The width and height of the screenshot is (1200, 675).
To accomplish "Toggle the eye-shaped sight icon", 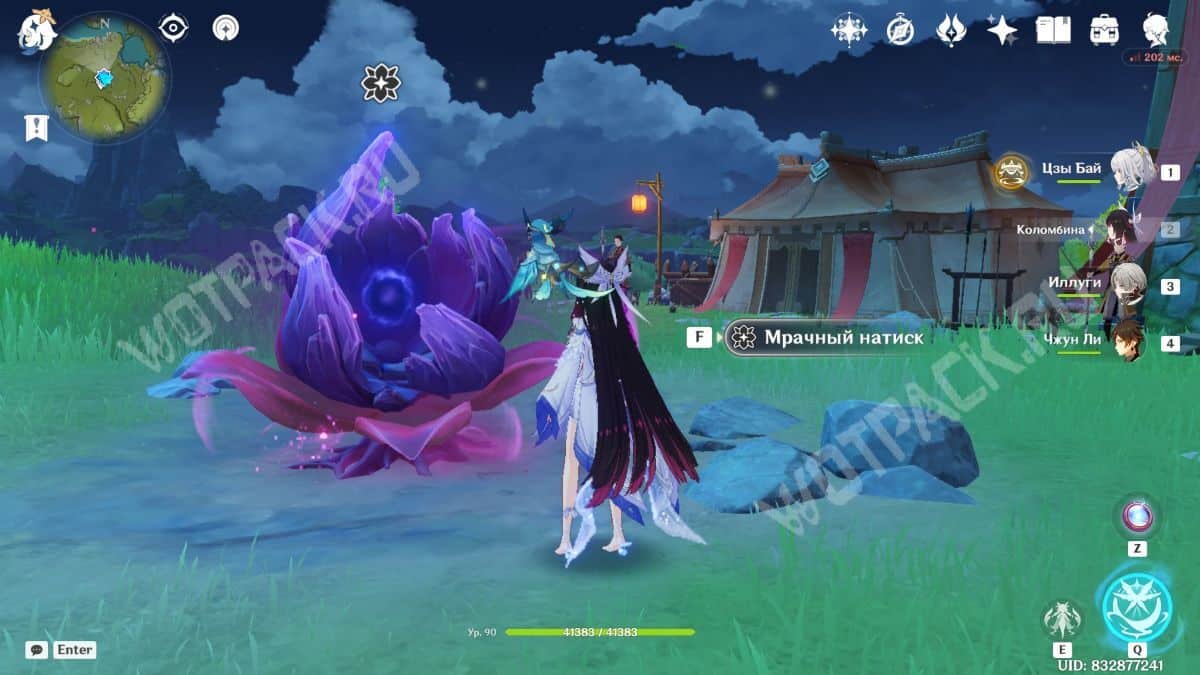I will 174,28.
